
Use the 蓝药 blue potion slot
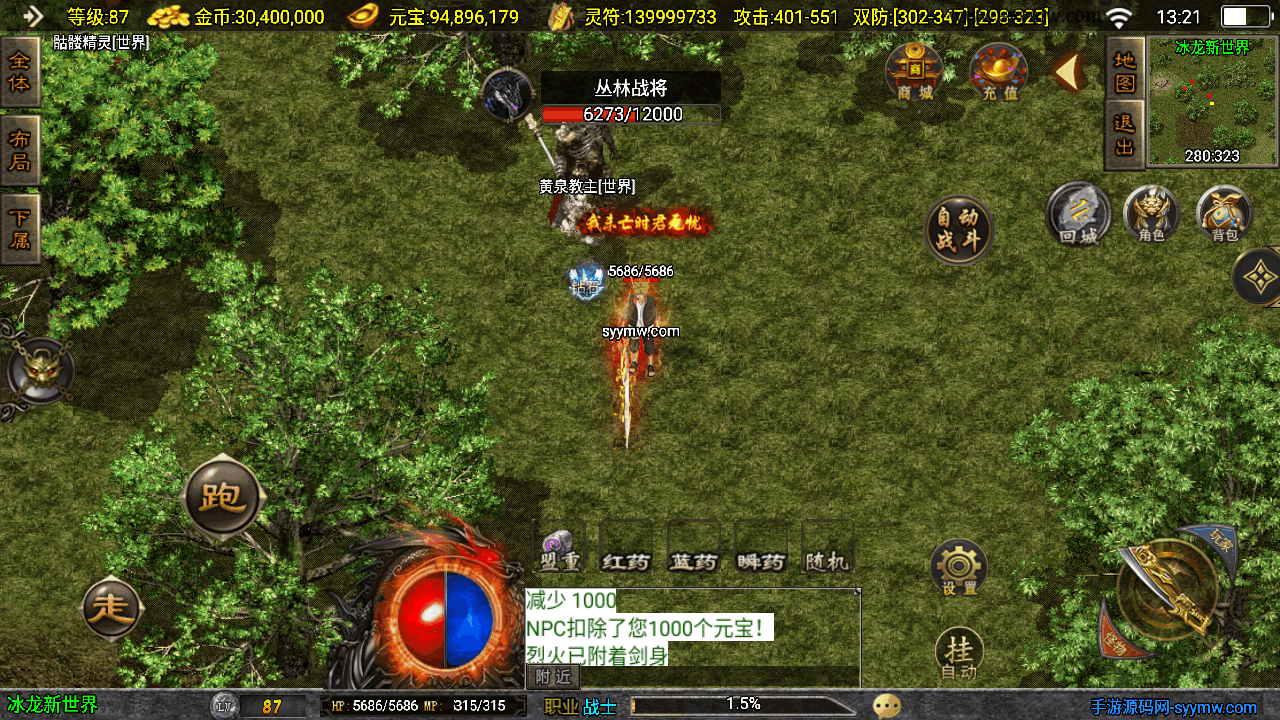pos(693,550)
